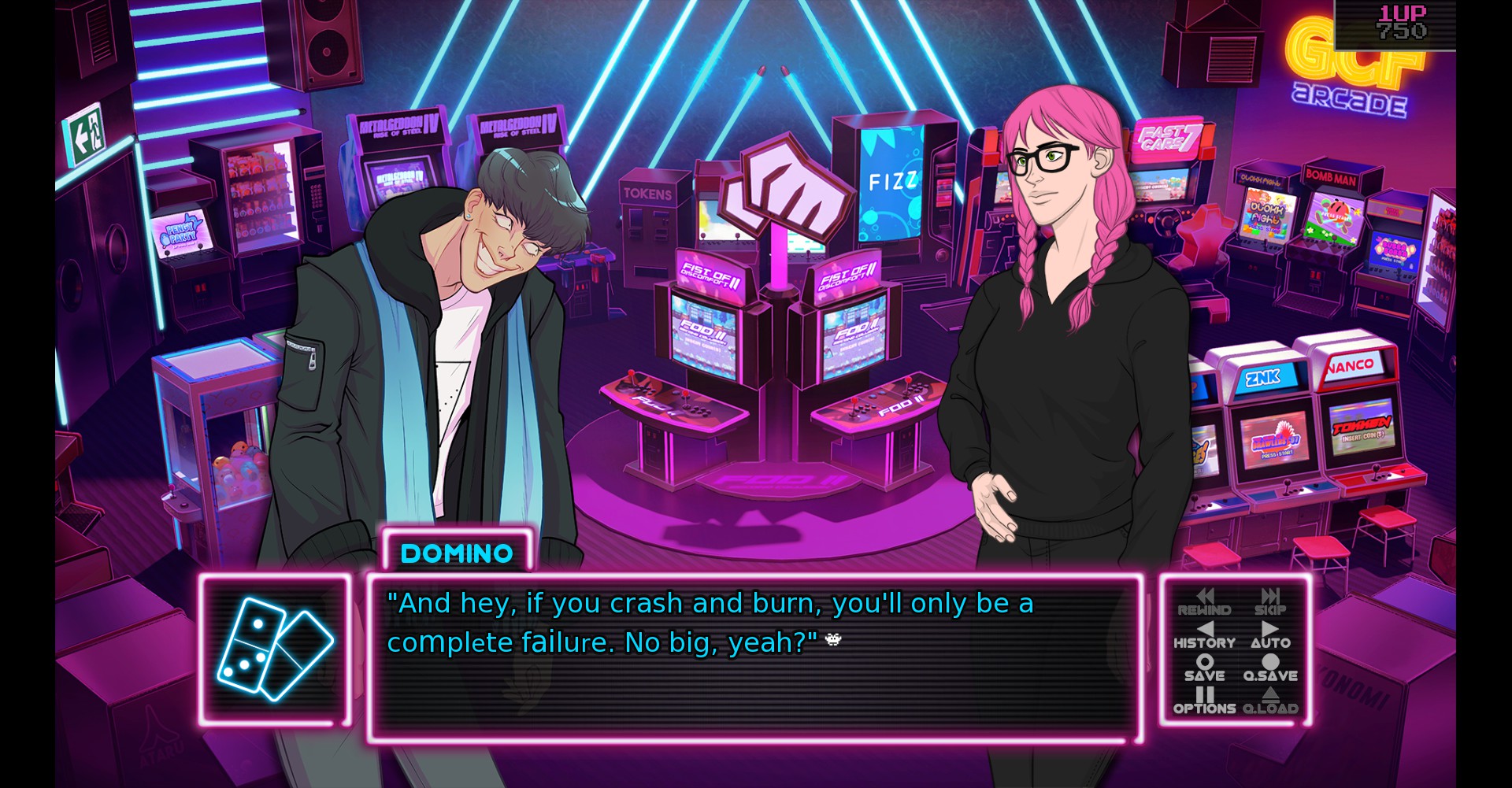
Task: Open the dialogue History log
Action: click(1204, 635)
